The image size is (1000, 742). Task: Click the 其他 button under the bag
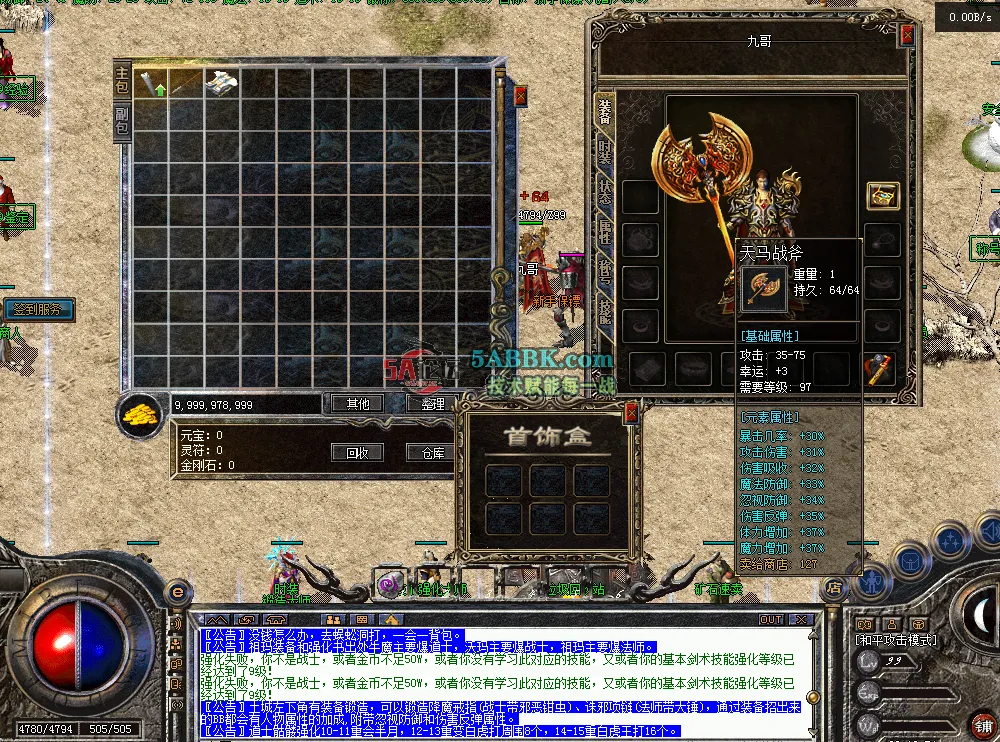click(357, 404)
